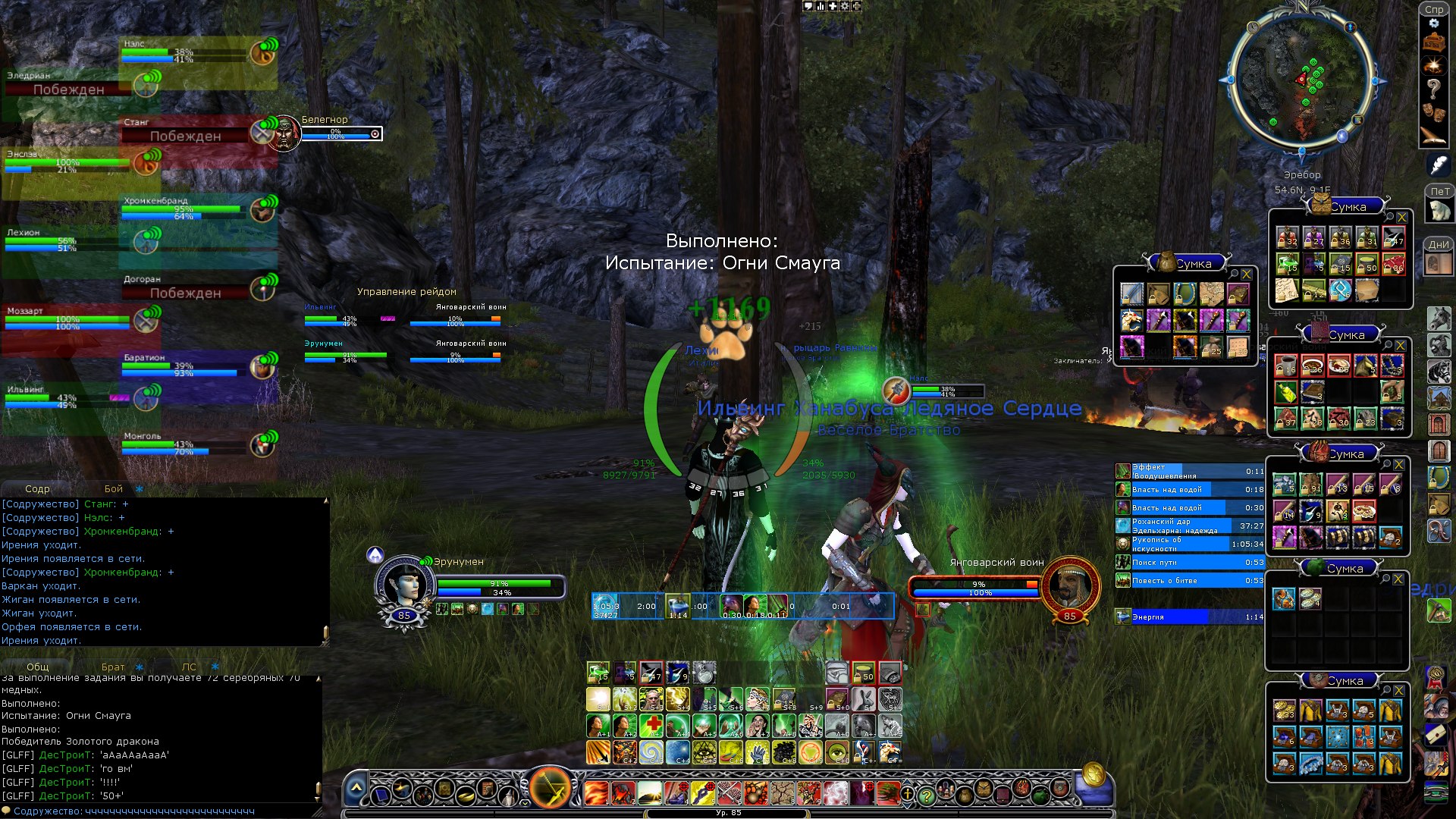Open the Спр panel button
This screenshot has height=819, width=1456.
click(x=1433, y=10)
